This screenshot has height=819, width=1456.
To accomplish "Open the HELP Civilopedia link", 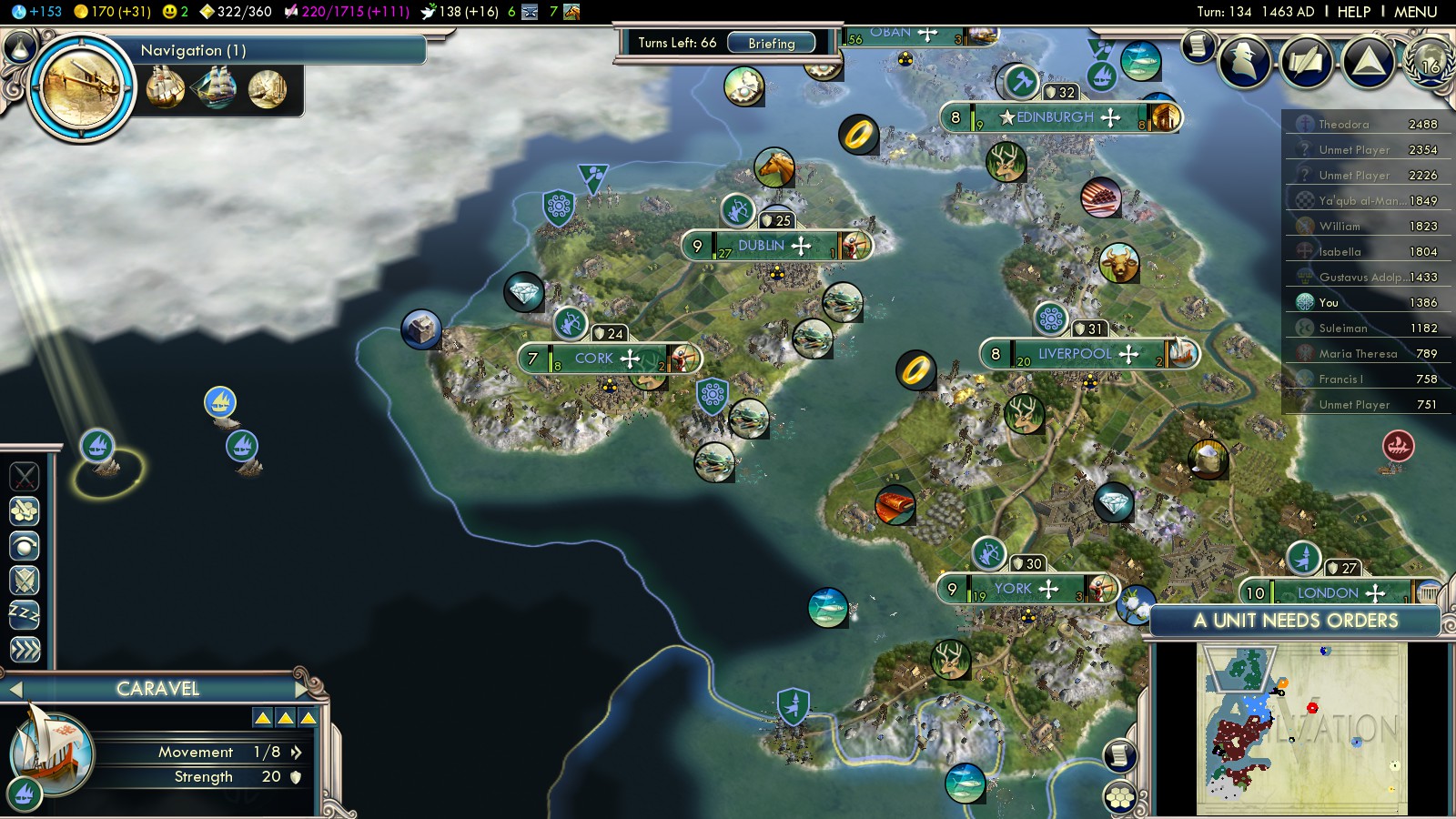I will [x=1353, y=12].
